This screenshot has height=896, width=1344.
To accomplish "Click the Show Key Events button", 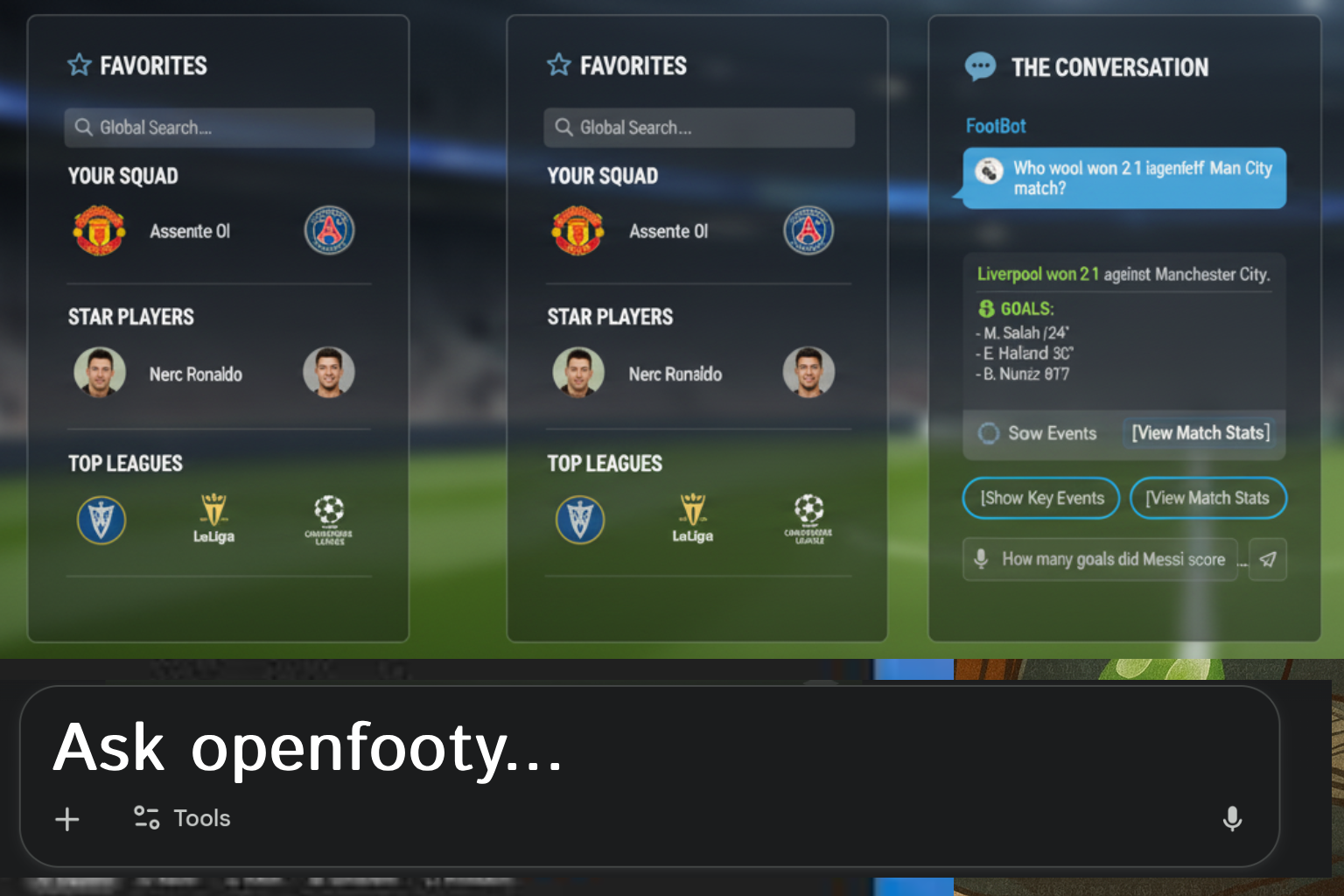I will 1040,498.
